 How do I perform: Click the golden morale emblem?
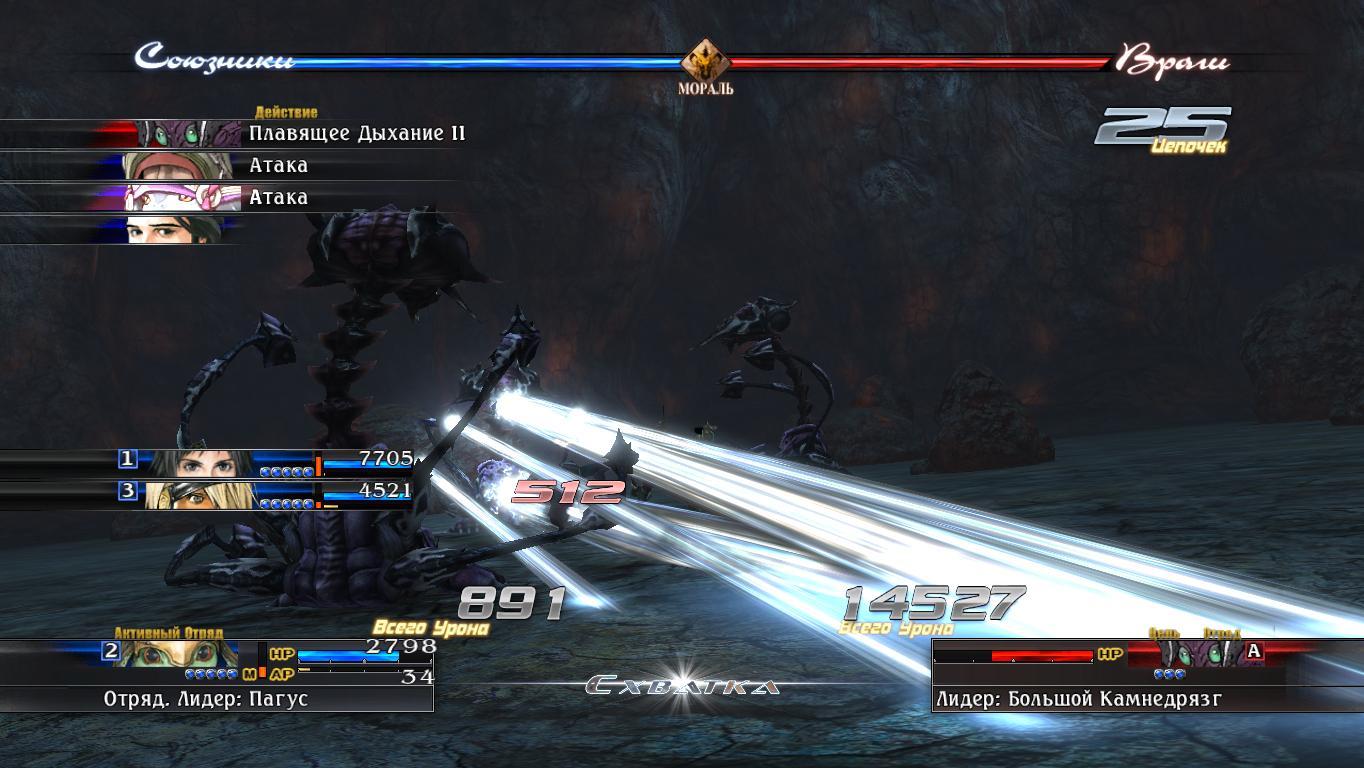[705, 62]
